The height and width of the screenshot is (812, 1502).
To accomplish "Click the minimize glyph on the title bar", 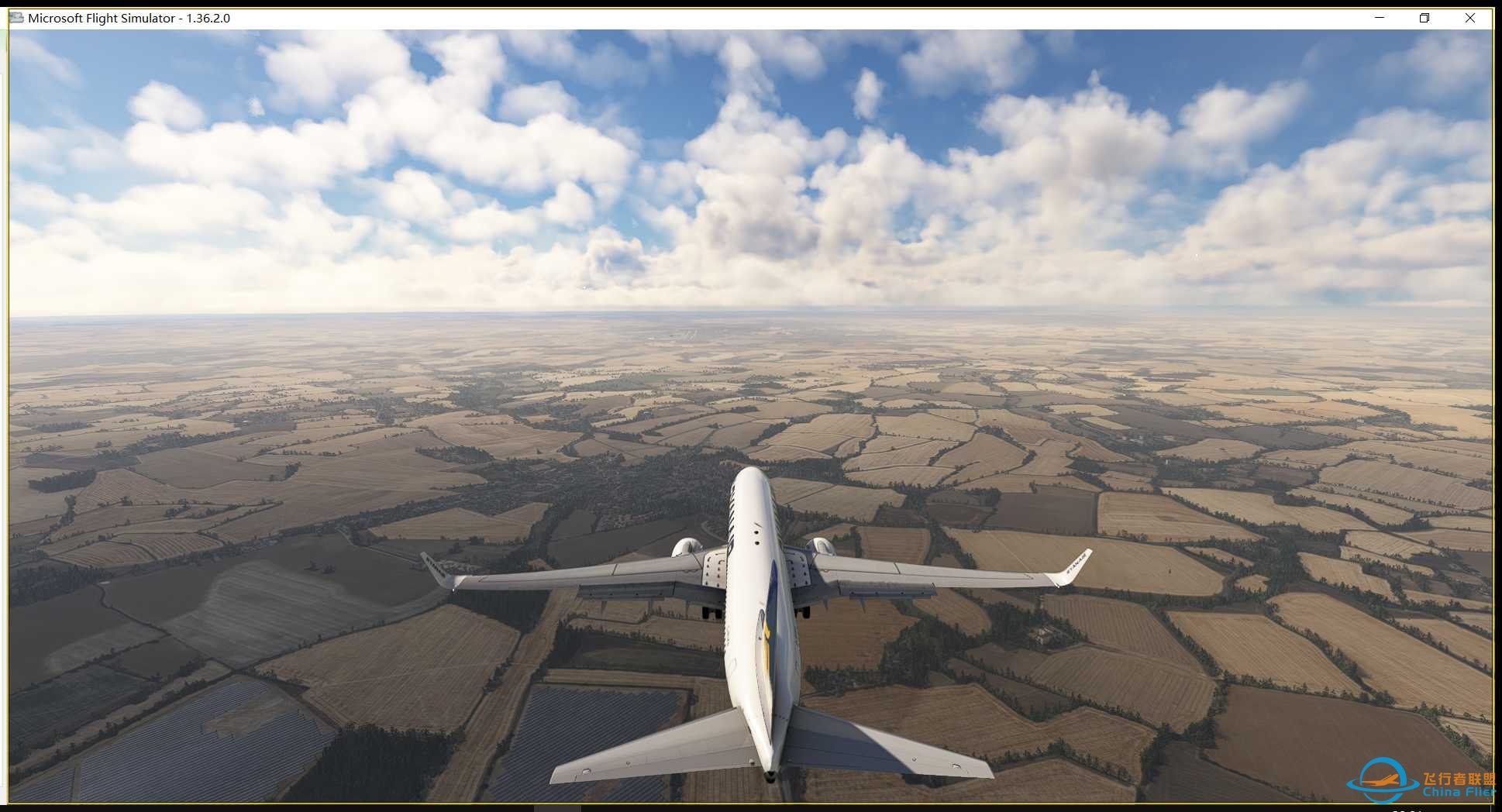I will tap(1378, 17).
